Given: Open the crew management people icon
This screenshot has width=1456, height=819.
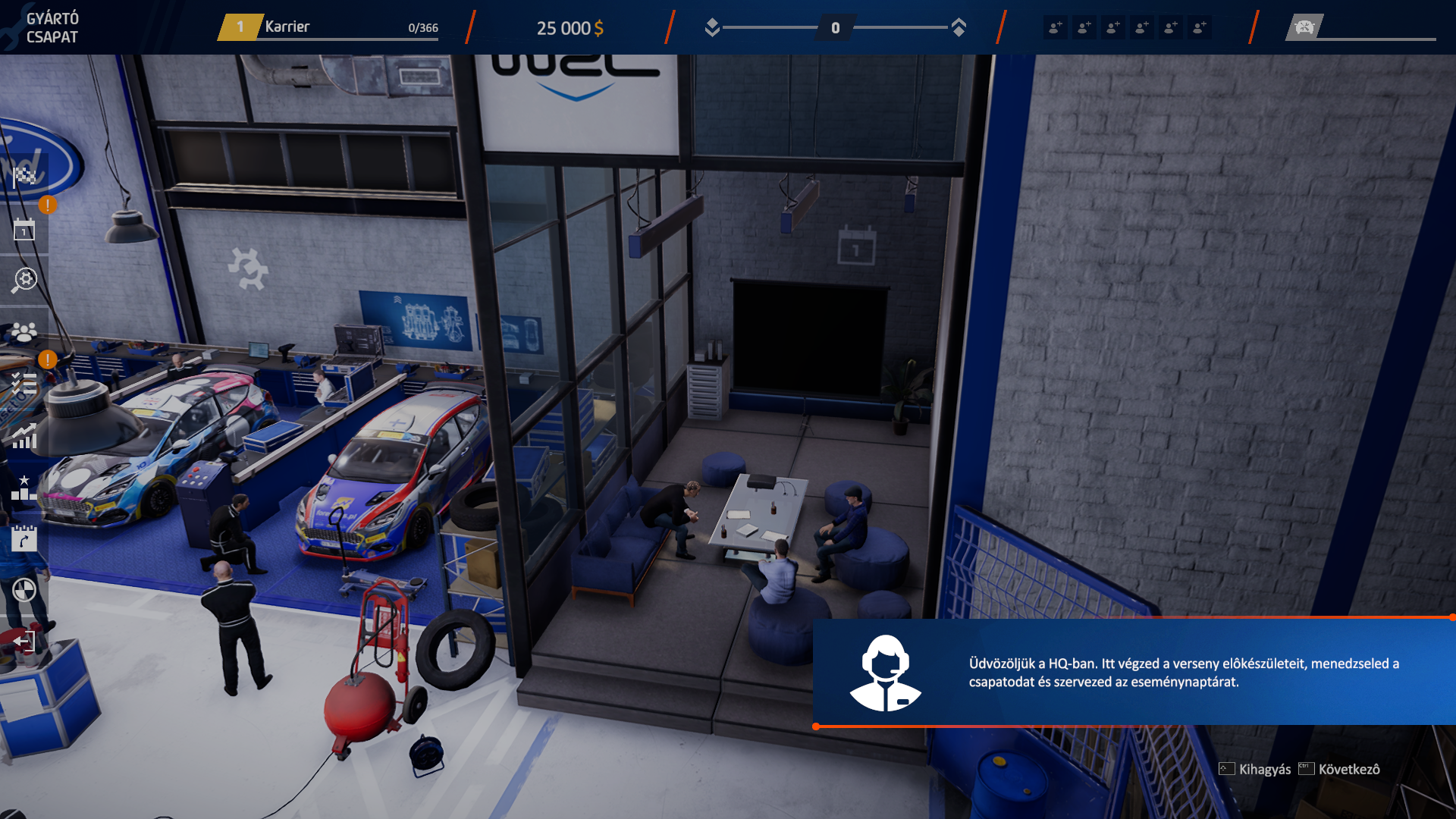Looking at the screenshot, I should click(x=24, y=331).
